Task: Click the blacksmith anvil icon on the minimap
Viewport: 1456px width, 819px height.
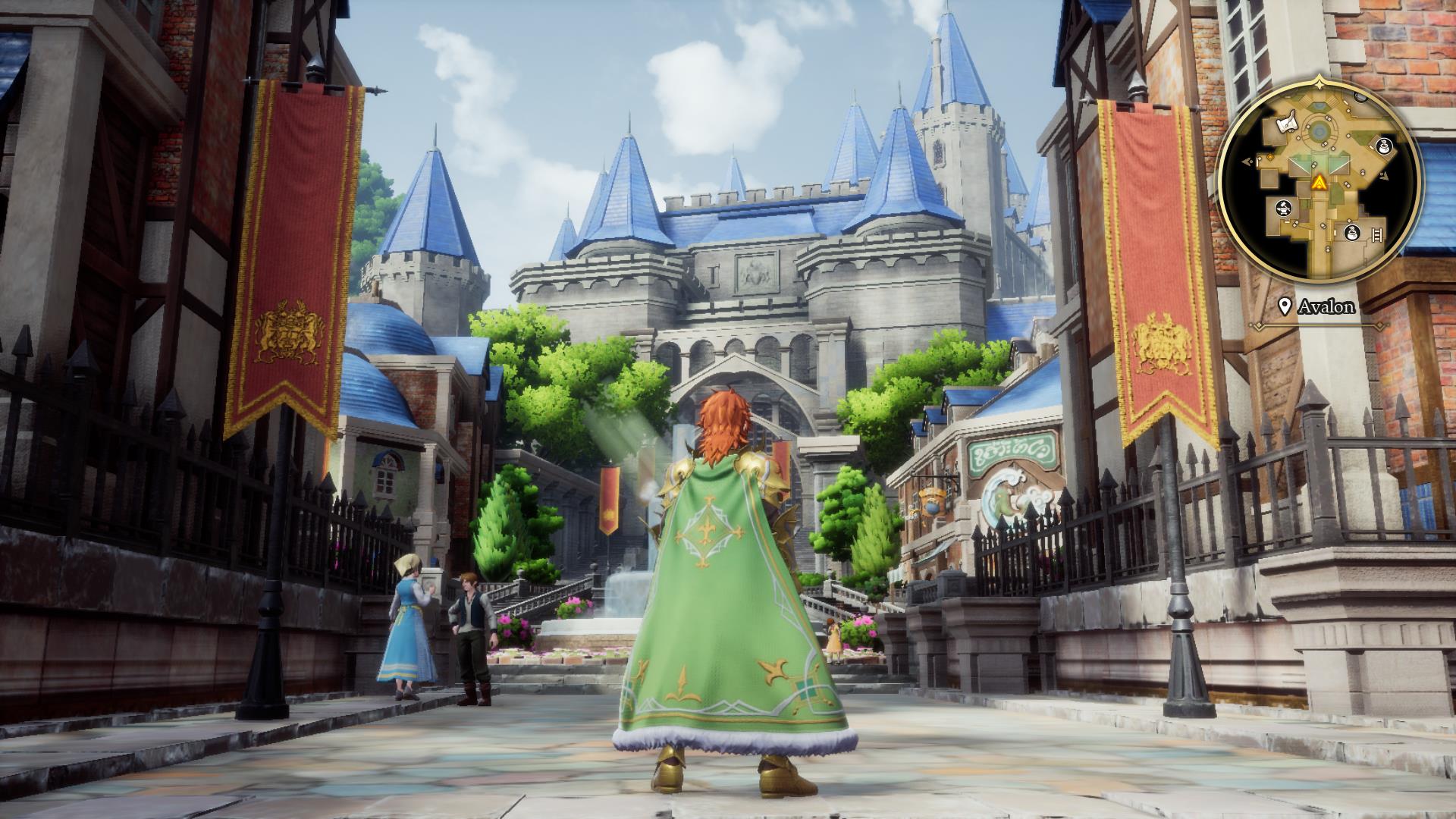Action: coord(1283,209)
